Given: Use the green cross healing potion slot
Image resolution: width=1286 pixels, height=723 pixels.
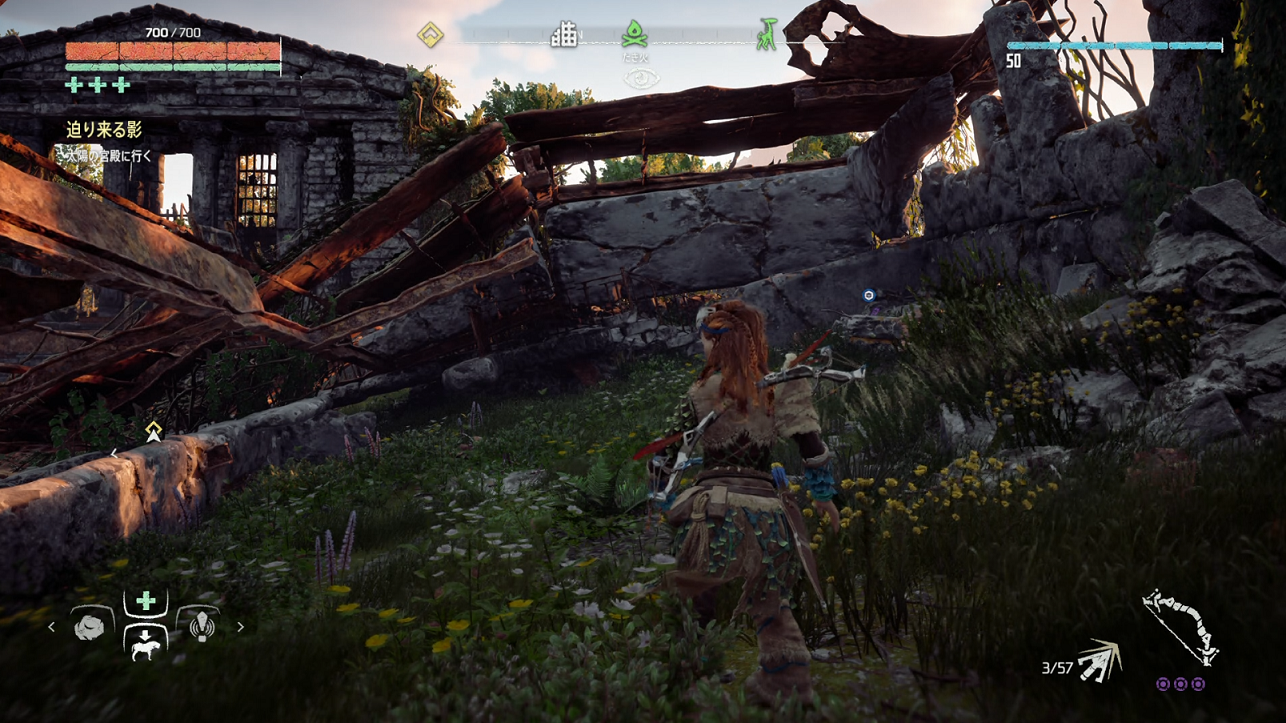Looking at the screenshot, I should pos(146,601).
